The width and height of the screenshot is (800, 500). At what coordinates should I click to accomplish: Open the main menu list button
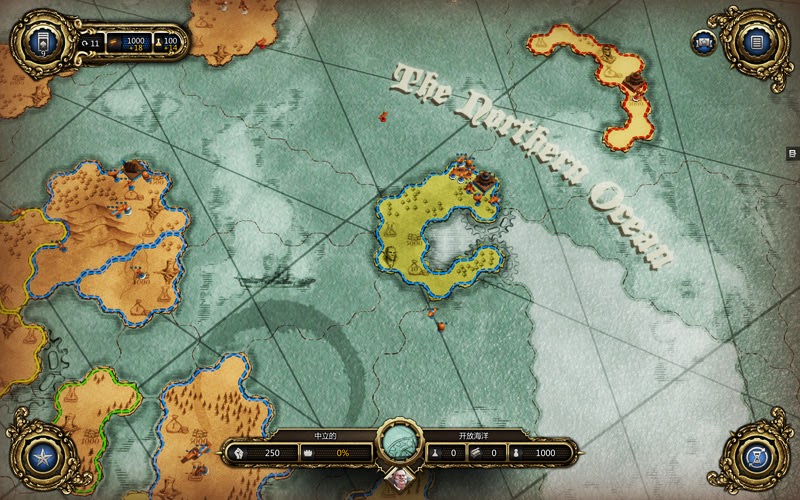pyautogui.click(x=757, y=41)
